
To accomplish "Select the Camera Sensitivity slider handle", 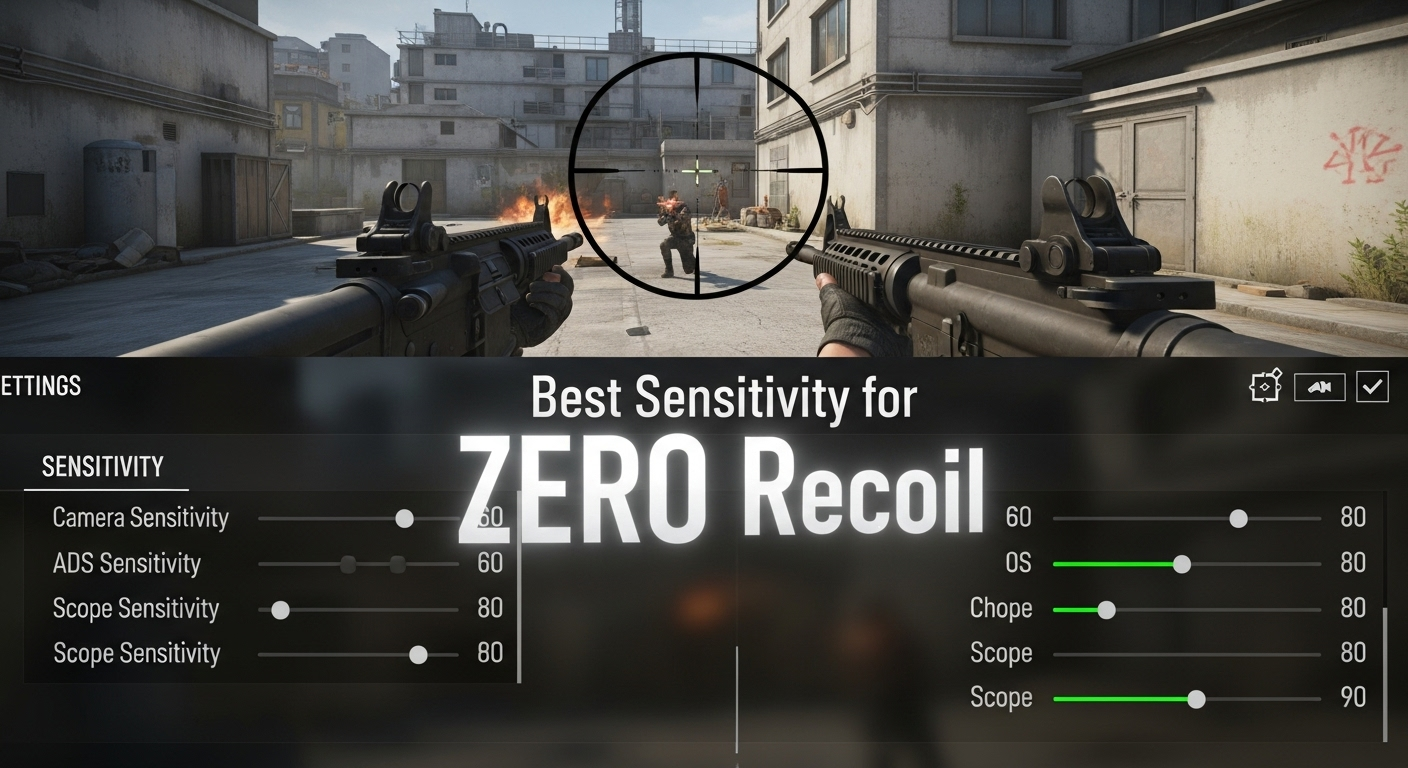I will [x=404, y=518].
